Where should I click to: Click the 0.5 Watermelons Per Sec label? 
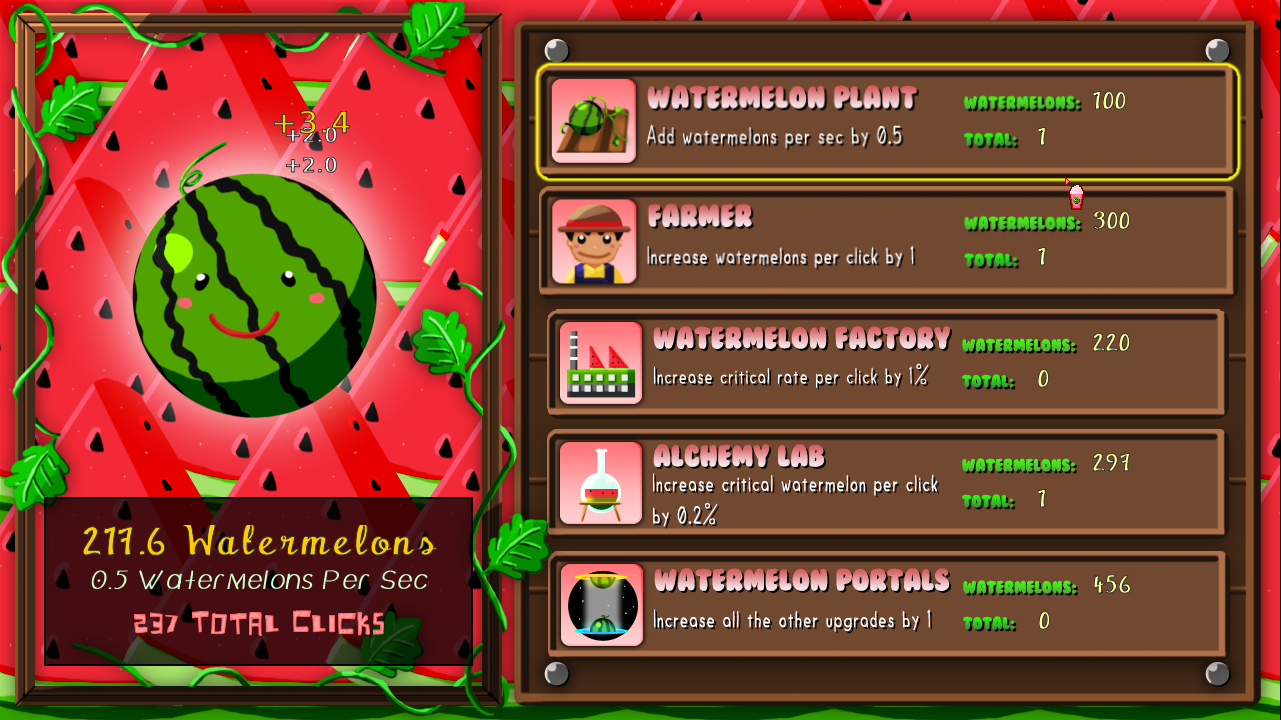pyautogui.click(x=258, y=580)
